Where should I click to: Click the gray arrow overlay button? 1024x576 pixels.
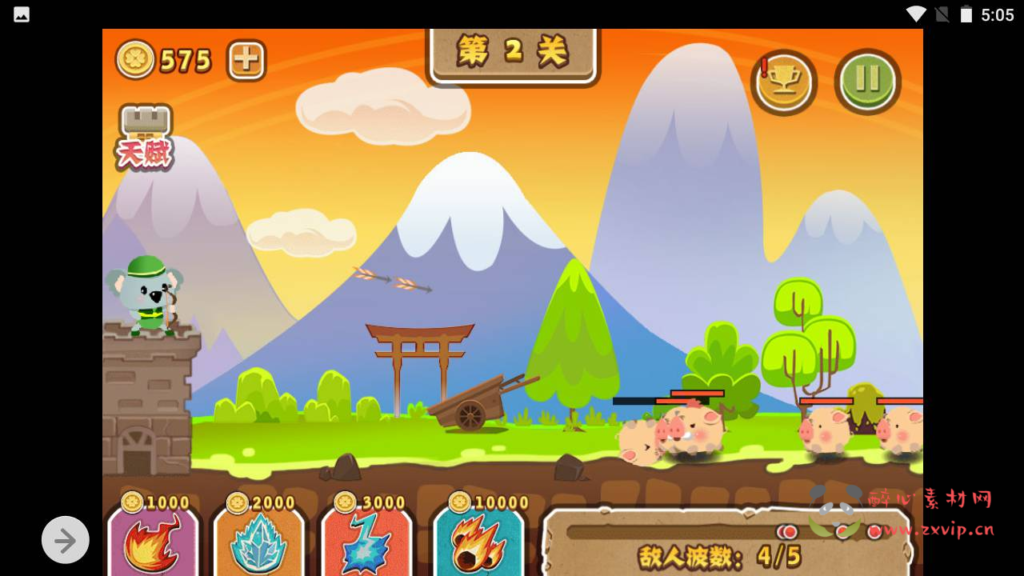65,541
